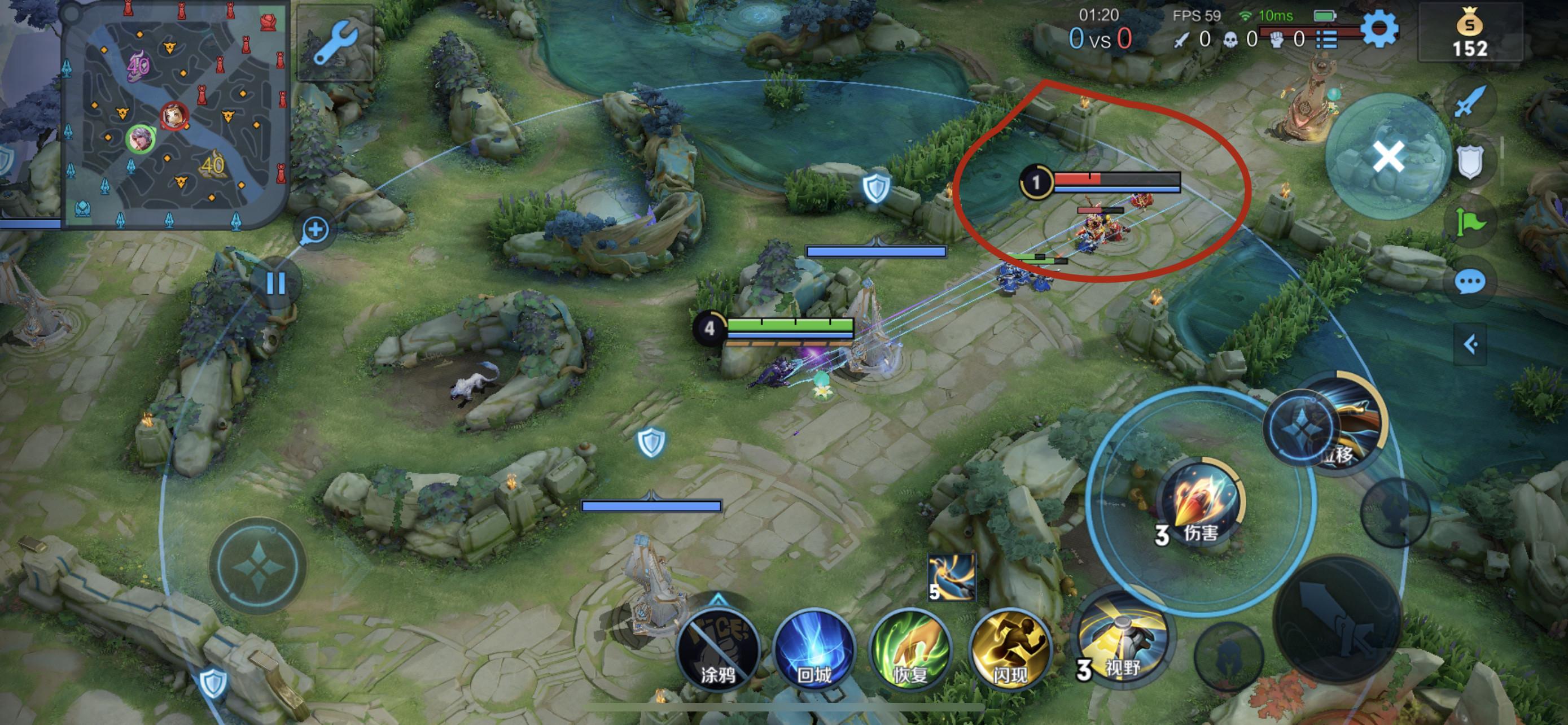The image size is (1568, 725).
Task: Collapse the side panel with the arrow button
Action: (x=1470, y=344)
